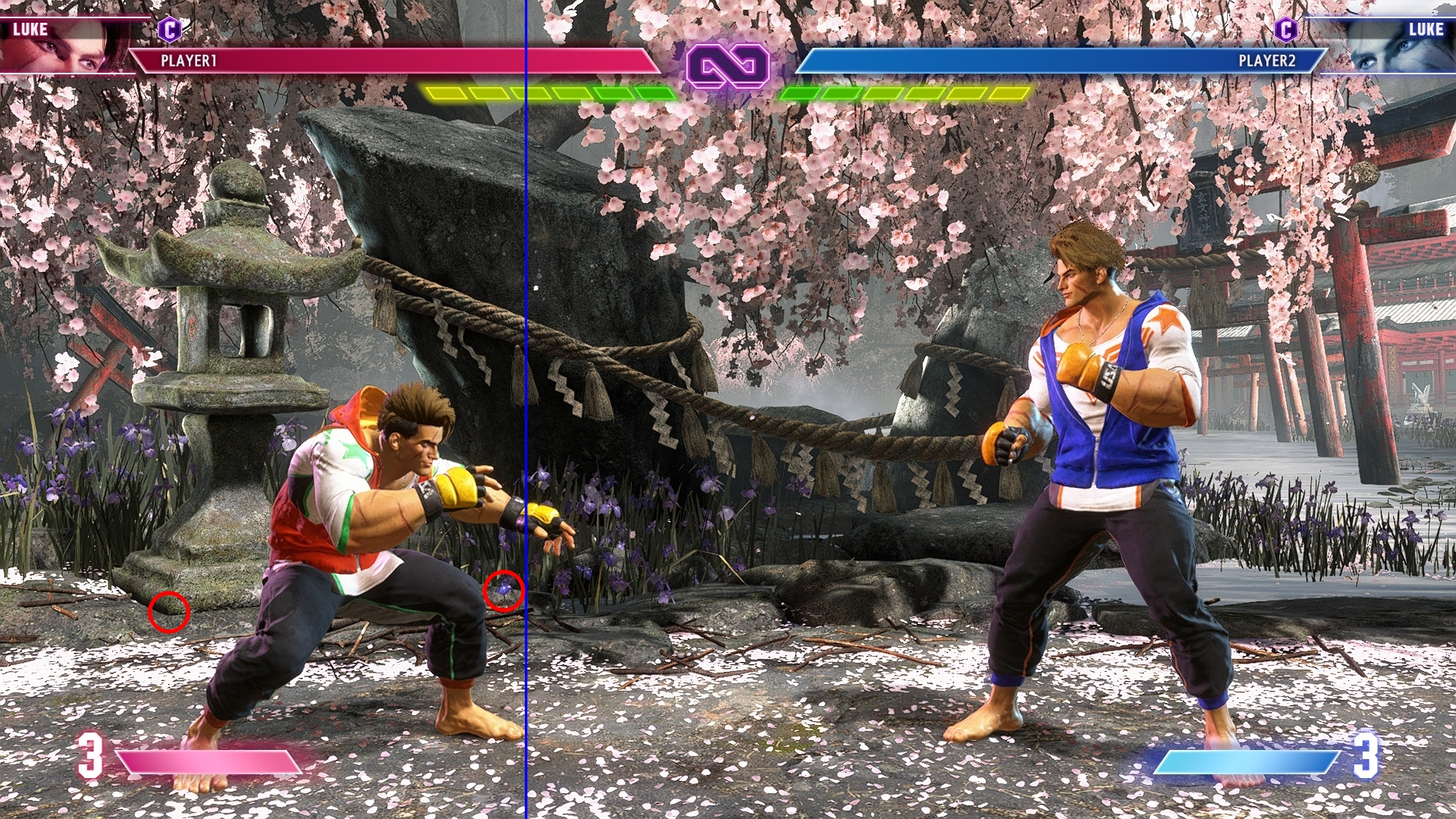Select Player 1's purple C control-type badge
This screenshot has width=1456, height=819.
pyautogui.click(x=169, y=30)
